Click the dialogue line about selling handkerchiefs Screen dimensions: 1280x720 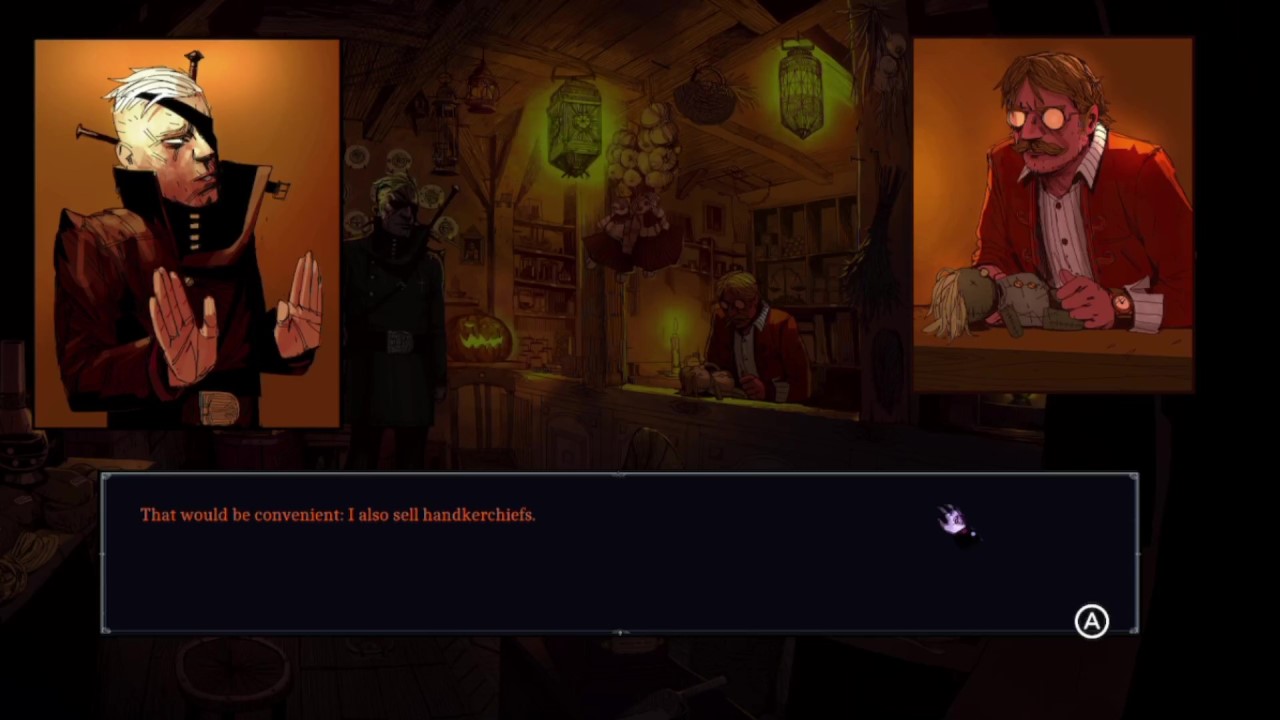tap(337, 515)
